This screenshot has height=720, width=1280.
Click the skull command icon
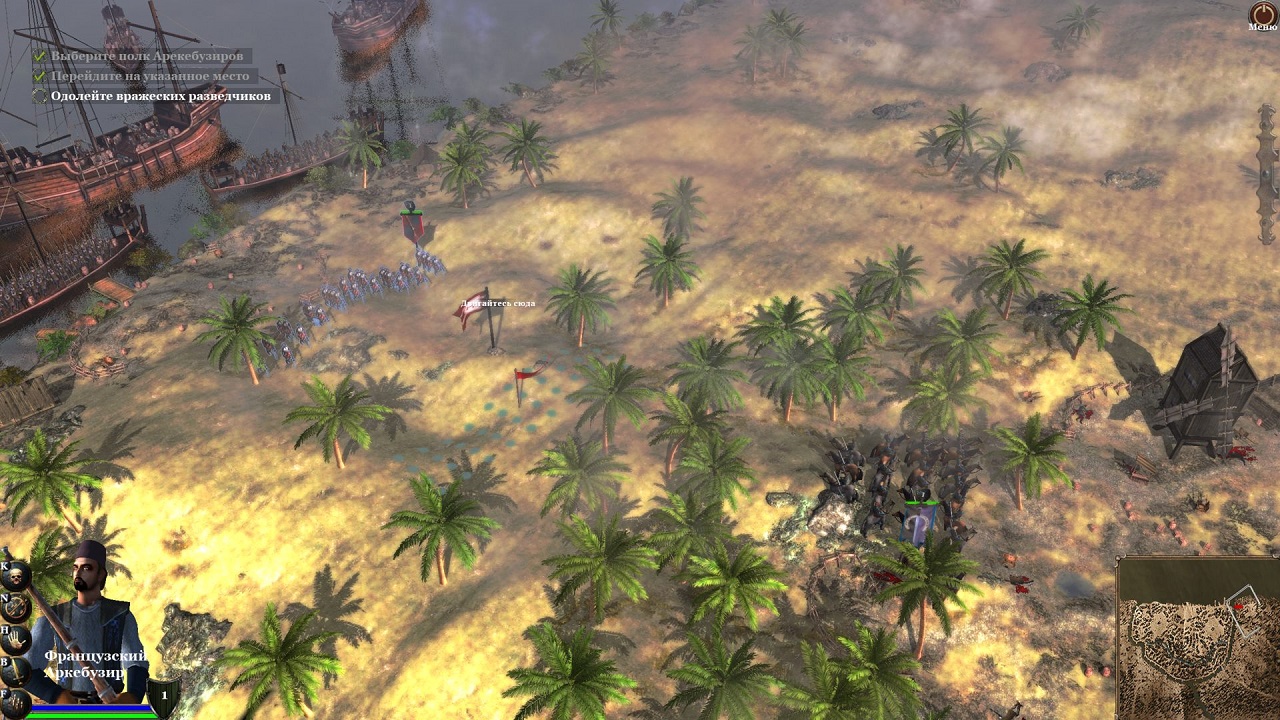[x=15, y=575]
